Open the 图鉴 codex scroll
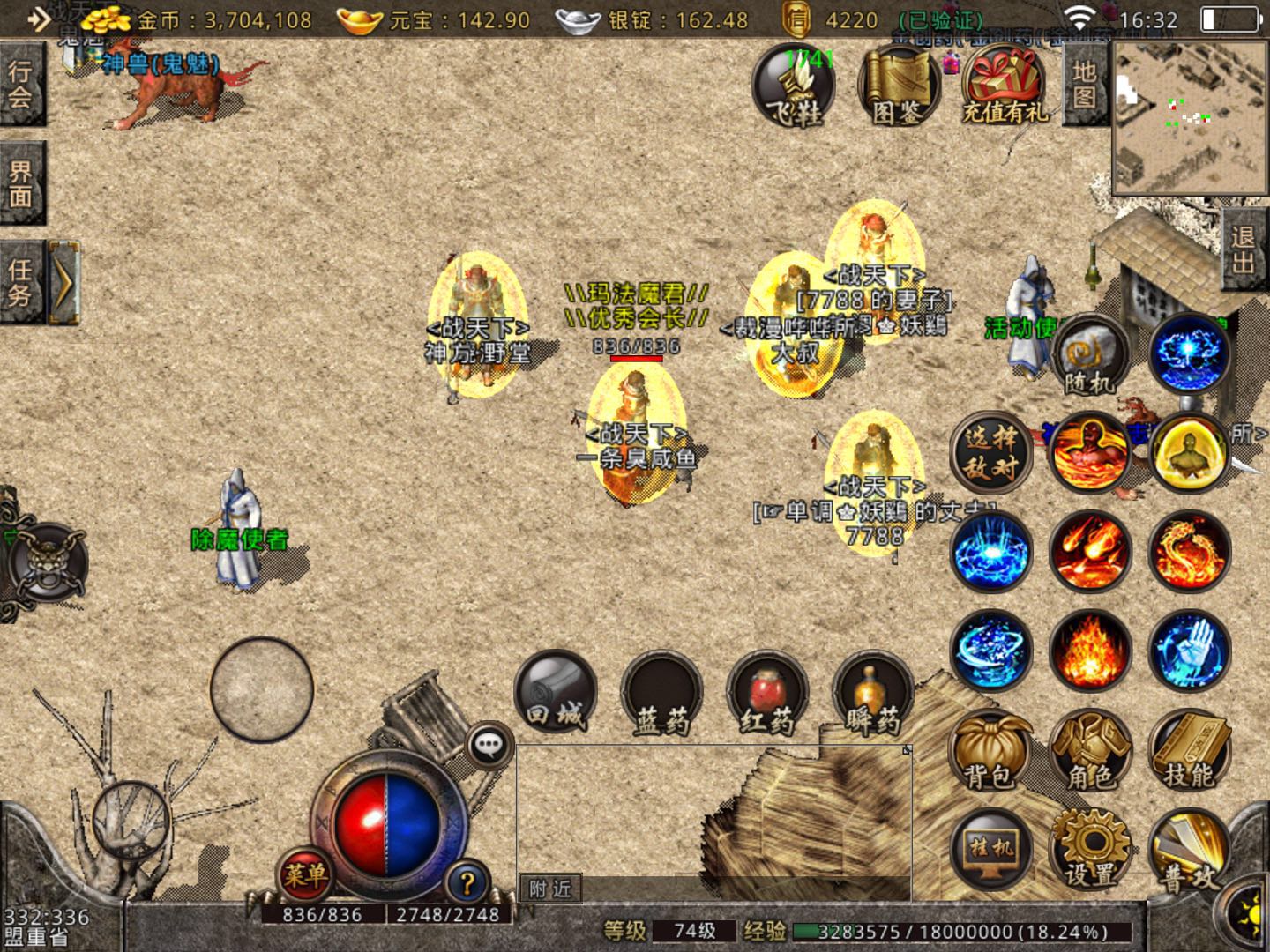This screenshot has height=952, width=1270. tap(898, 86)
